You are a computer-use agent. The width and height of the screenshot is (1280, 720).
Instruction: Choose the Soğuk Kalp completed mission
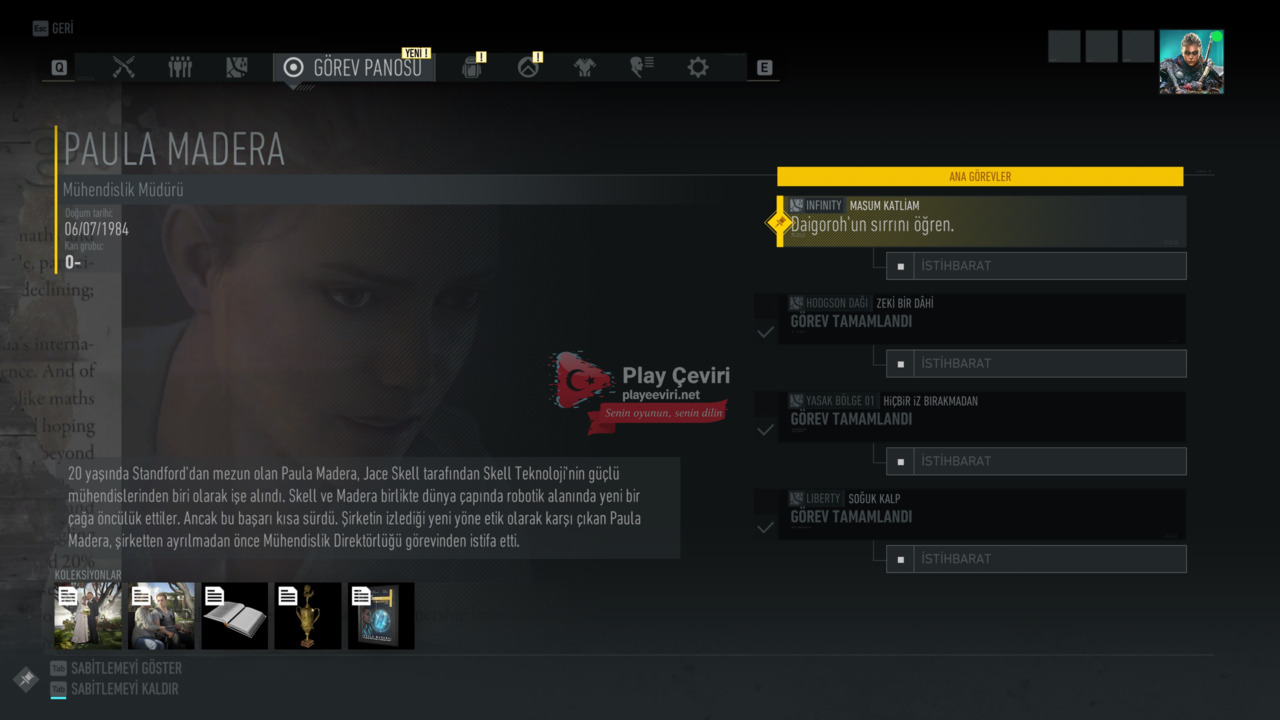tap(982, 514)
